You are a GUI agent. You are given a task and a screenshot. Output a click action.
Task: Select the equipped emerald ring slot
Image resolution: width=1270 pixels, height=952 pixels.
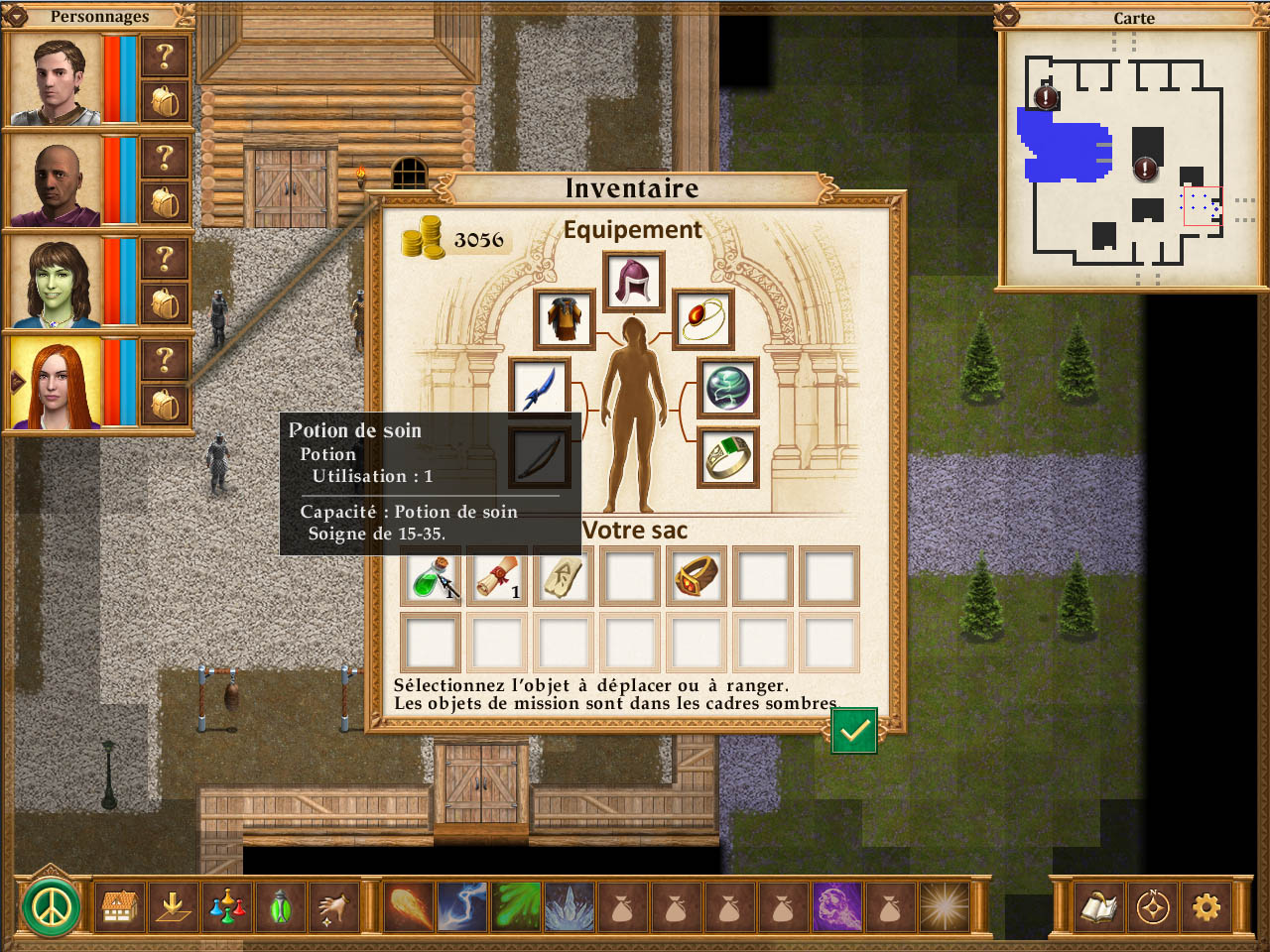pos(728,457)
